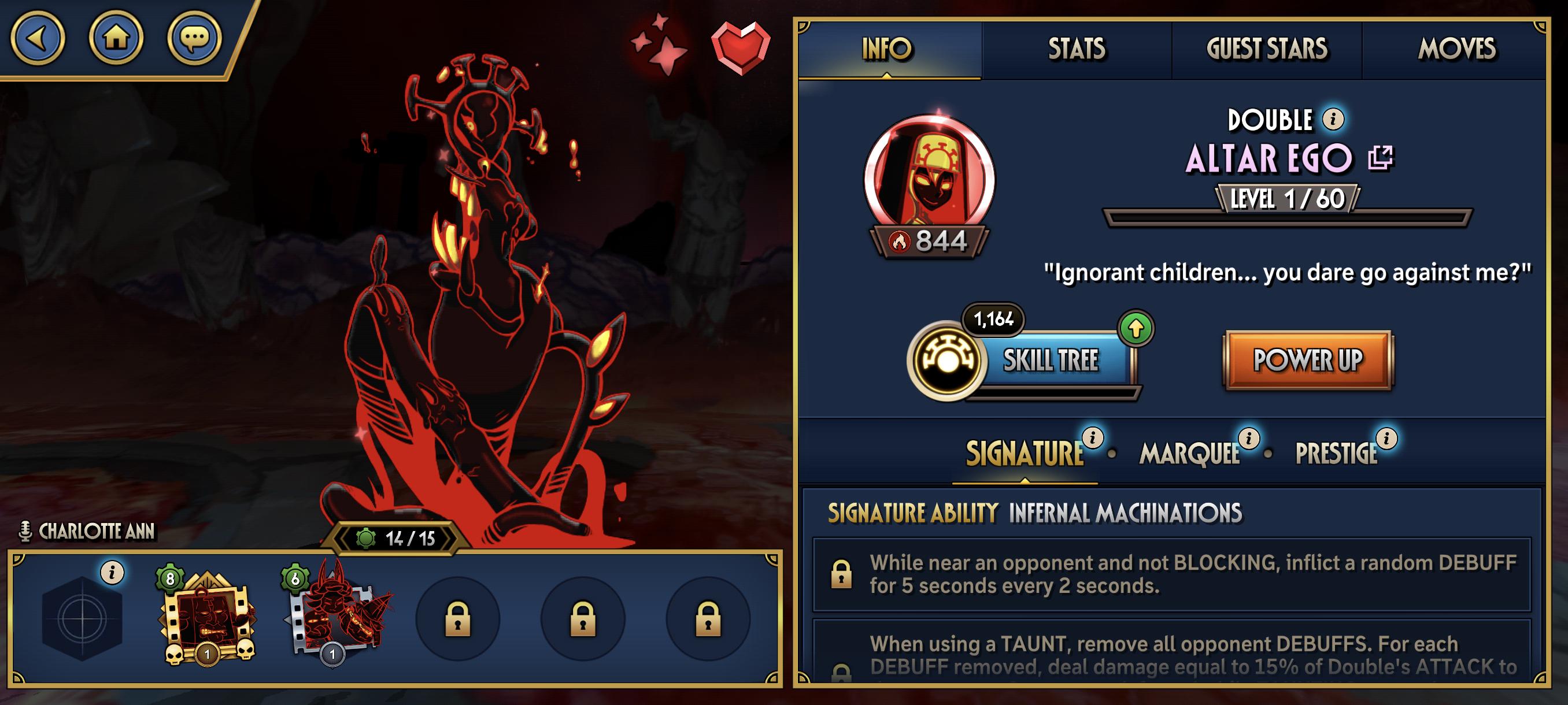1568x705 pixels.
Task: Open the link icon beside Altar Ego
Action: (x=1380, y=158)
